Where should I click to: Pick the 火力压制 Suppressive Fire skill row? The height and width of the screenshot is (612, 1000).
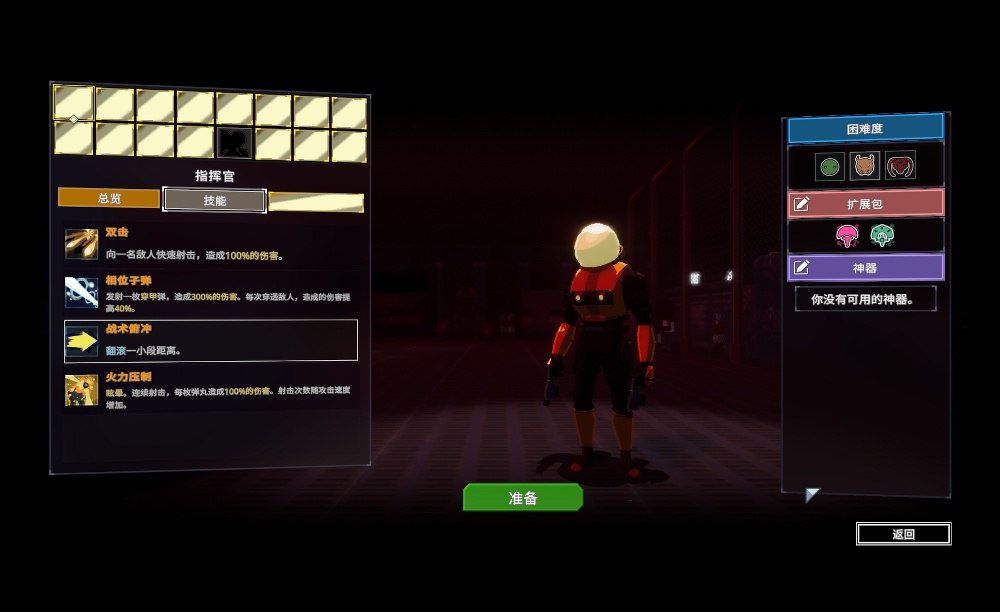[x=210, y=389]
